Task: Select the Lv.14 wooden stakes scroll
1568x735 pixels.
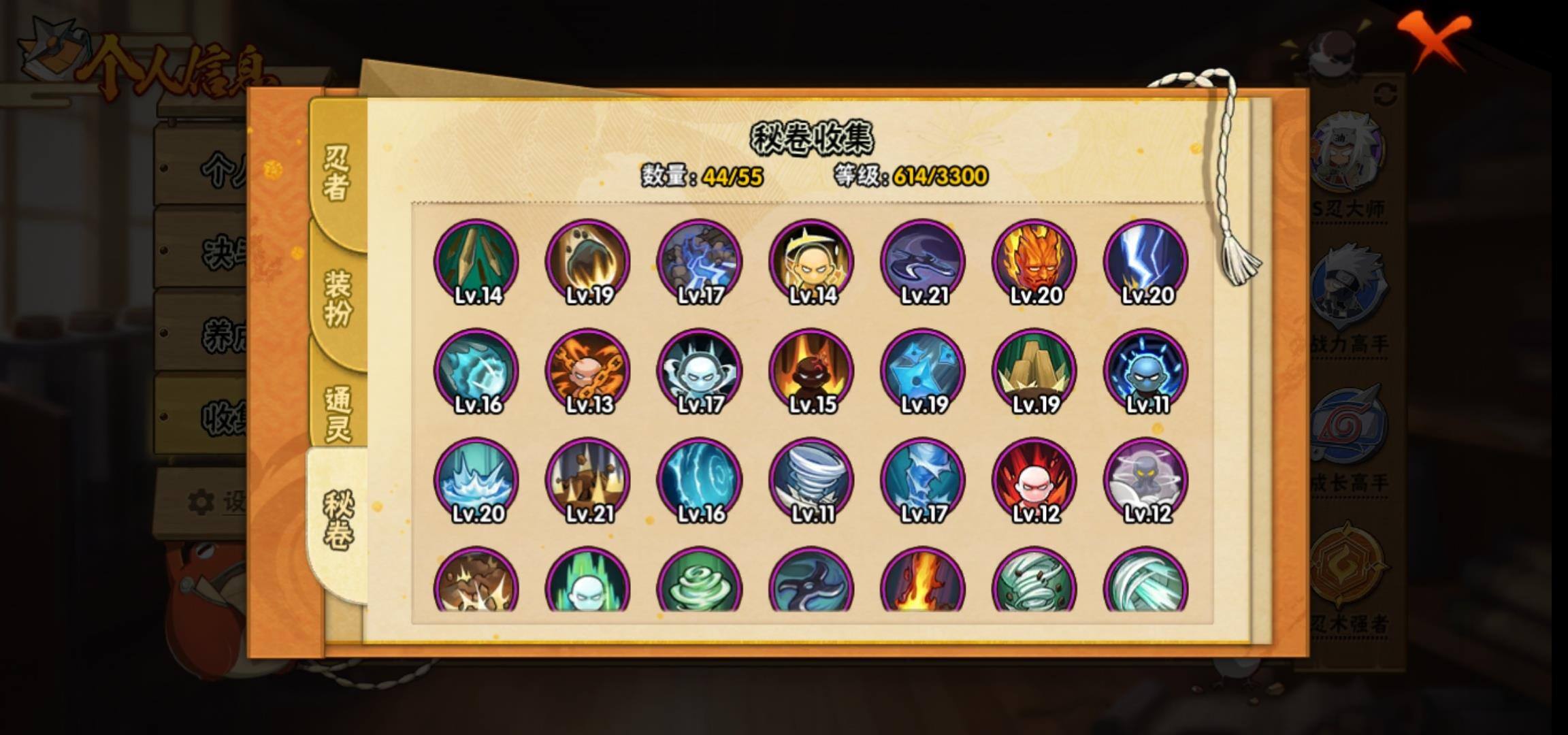Action: [476, 261]
